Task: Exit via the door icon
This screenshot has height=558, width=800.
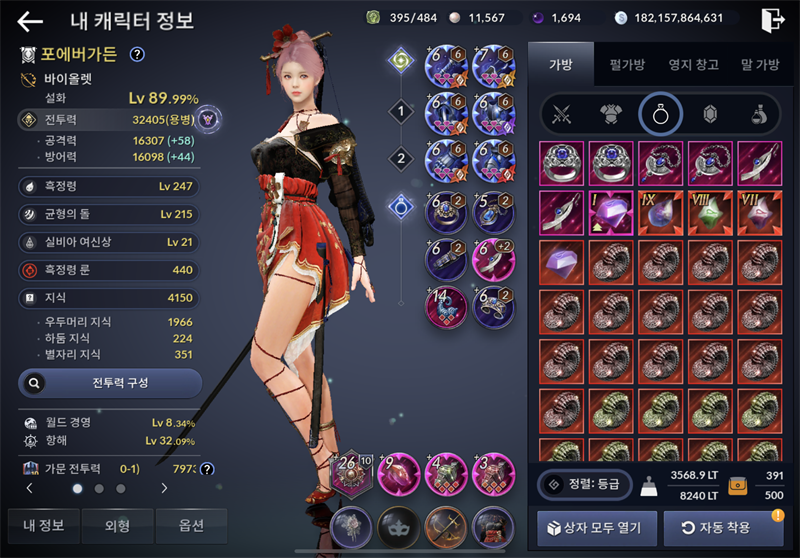Action: (772, 20)
